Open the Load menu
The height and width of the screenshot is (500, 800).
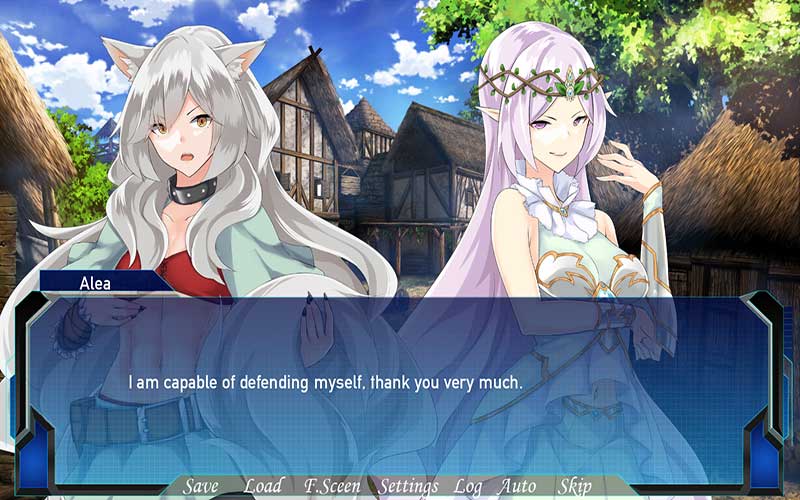pos(263,486)
